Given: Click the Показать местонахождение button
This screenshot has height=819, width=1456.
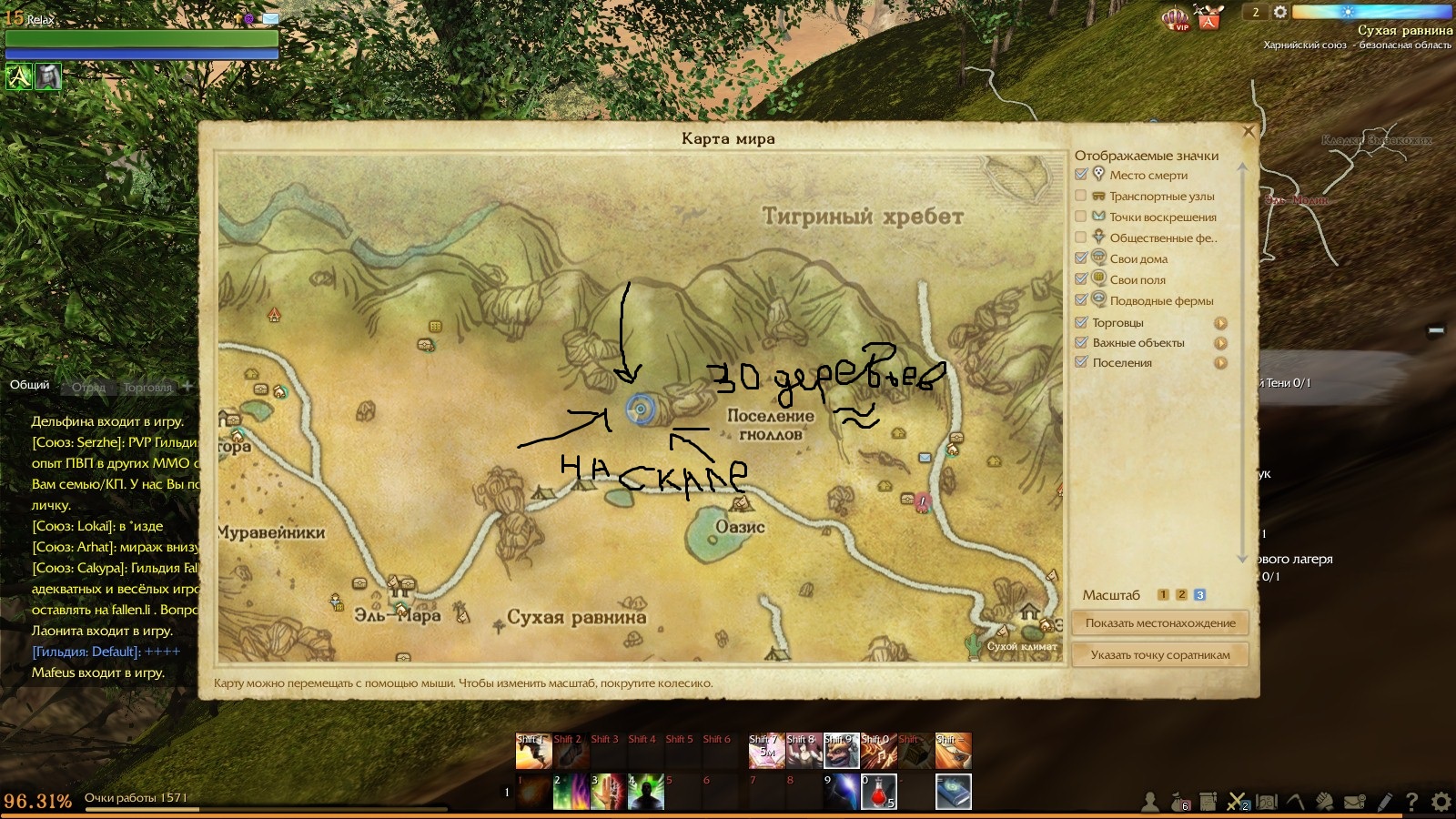Looking at the screenshot, I should 1160,623.
